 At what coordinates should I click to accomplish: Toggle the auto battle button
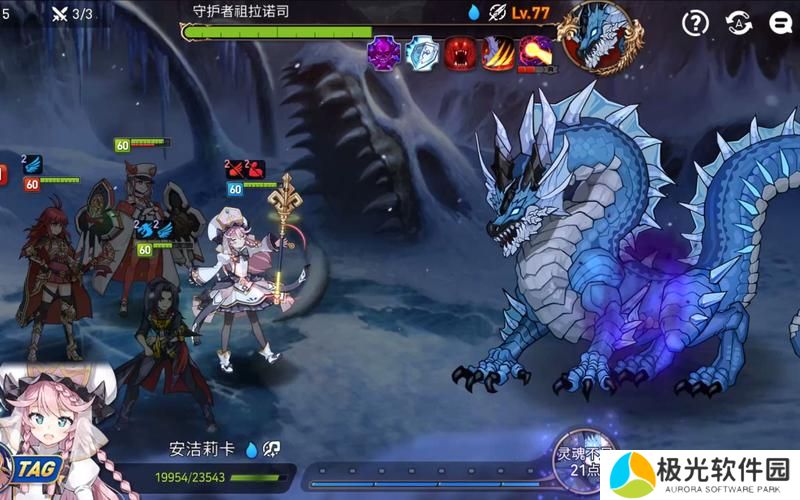[x=738, y=23]
